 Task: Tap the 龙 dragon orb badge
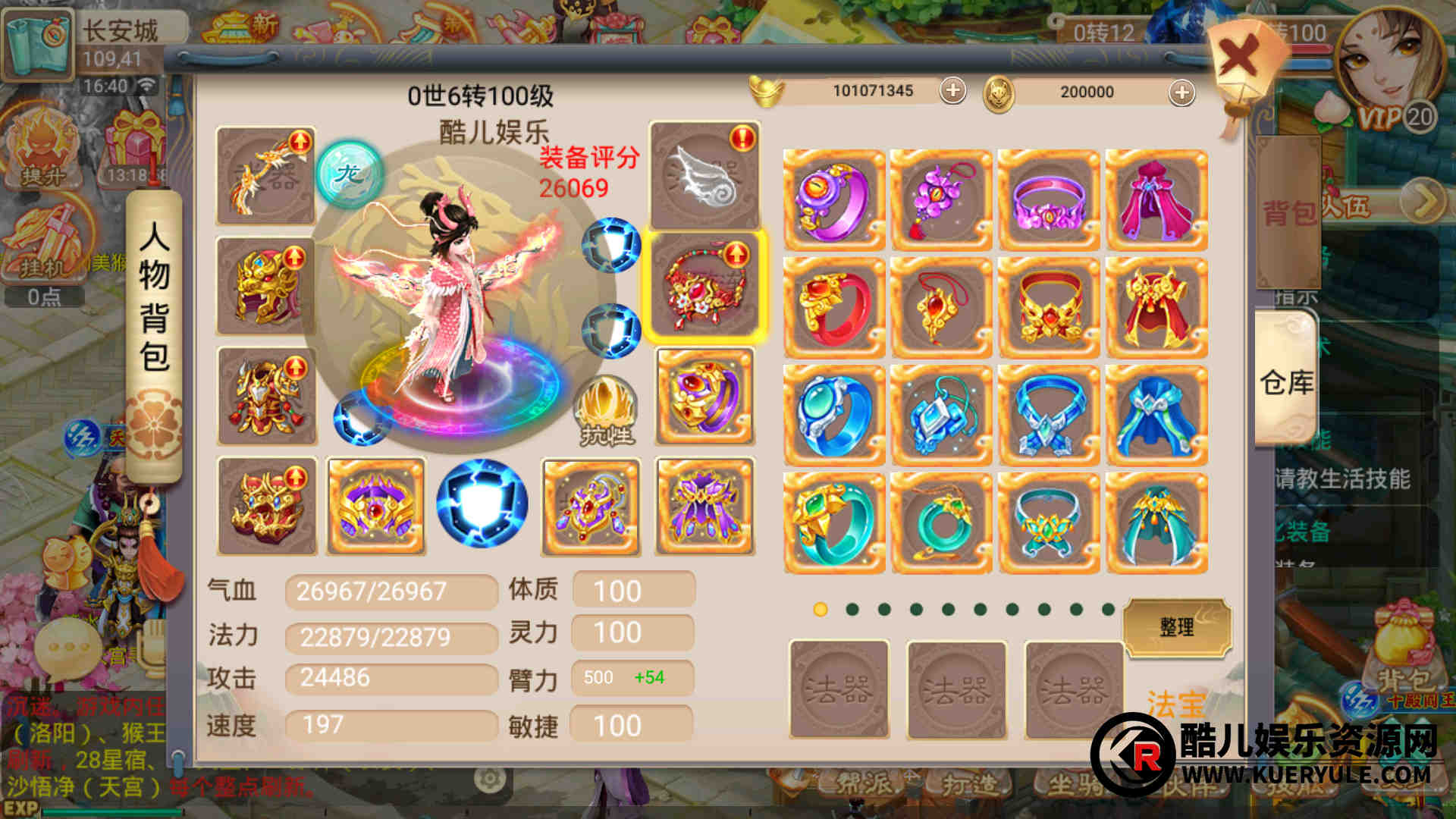pos(350,174)
